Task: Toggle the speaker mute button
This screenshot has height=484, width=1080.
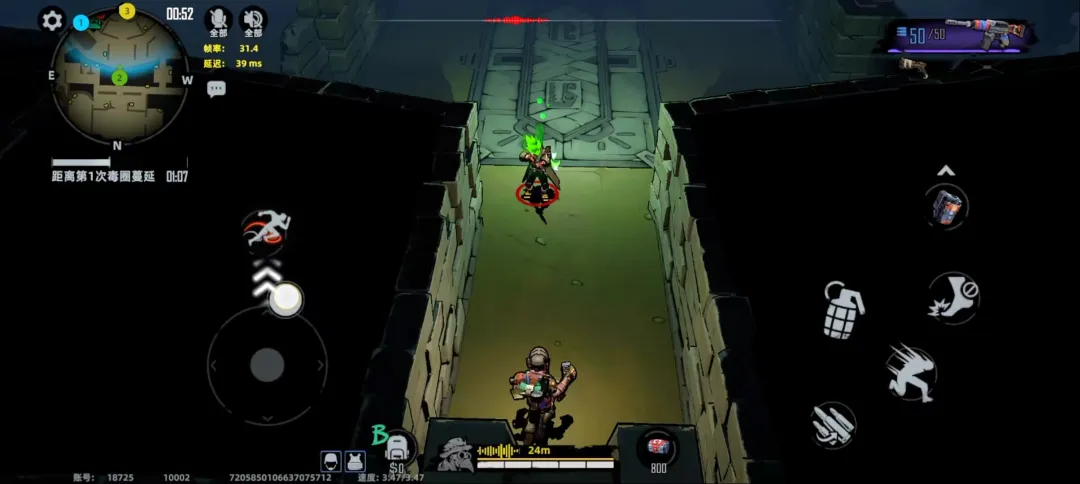Action: tap(252, 19)
